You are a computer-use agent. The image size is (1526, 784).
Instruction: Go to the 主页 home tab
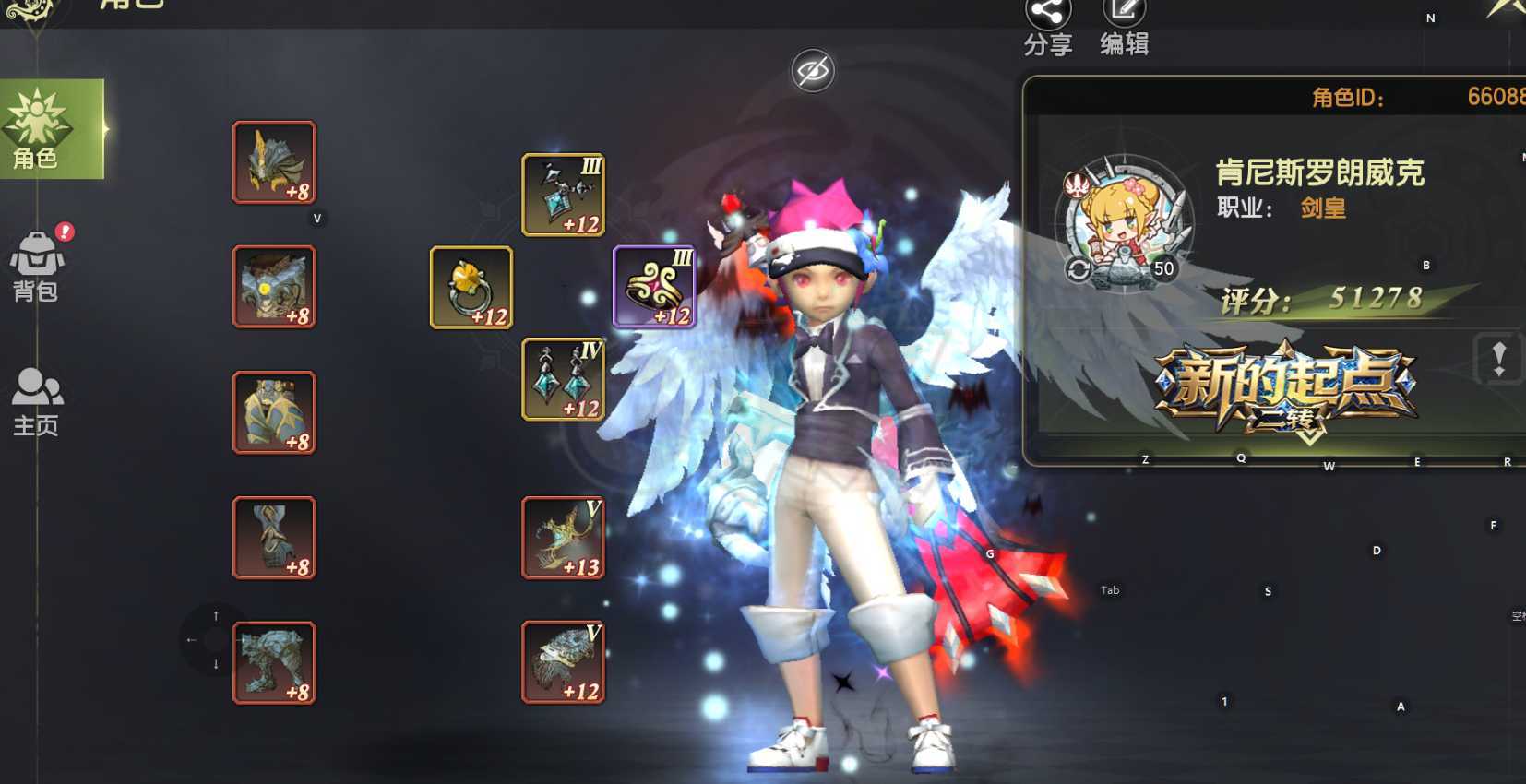37,401
